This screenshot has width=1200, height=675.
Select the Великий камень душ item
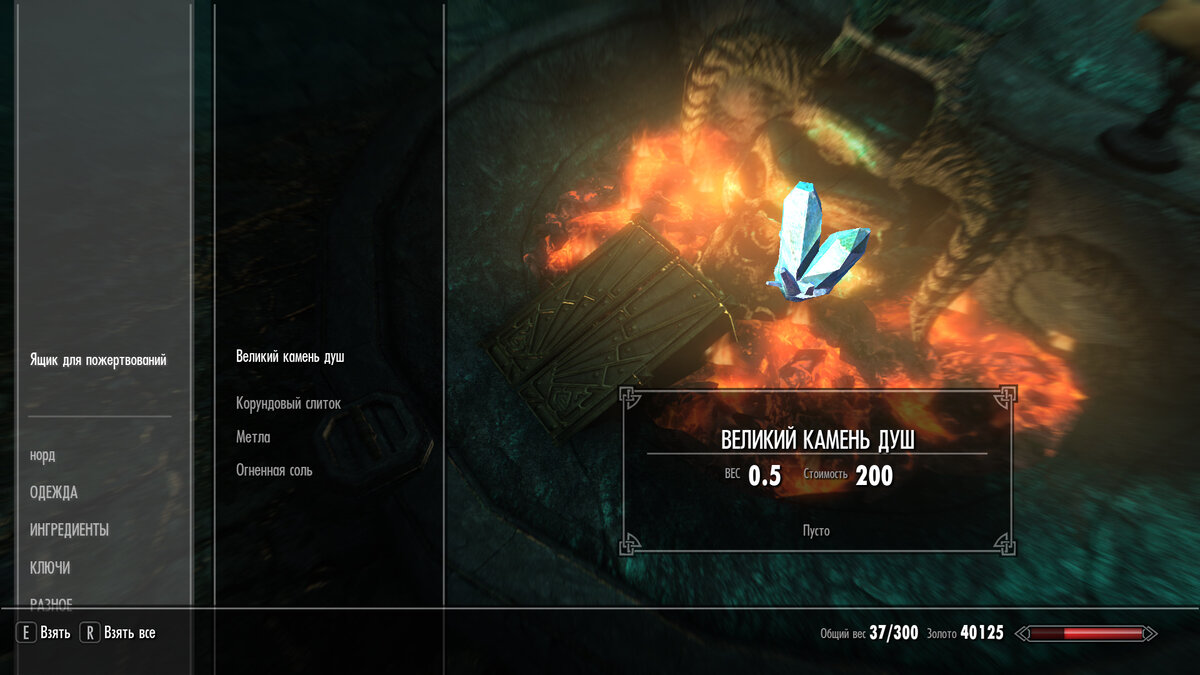[290, 357]
